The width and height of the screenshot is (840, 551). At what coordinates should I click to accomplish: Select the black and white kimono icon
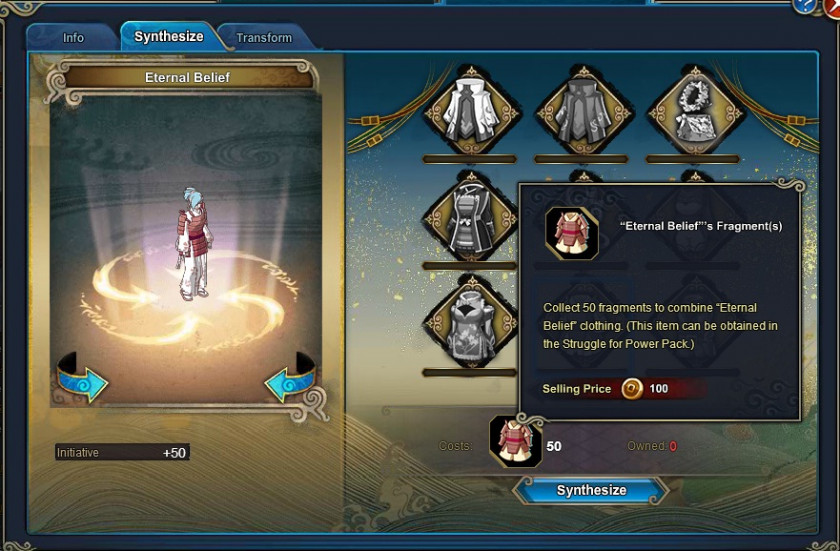click(469, 218)
